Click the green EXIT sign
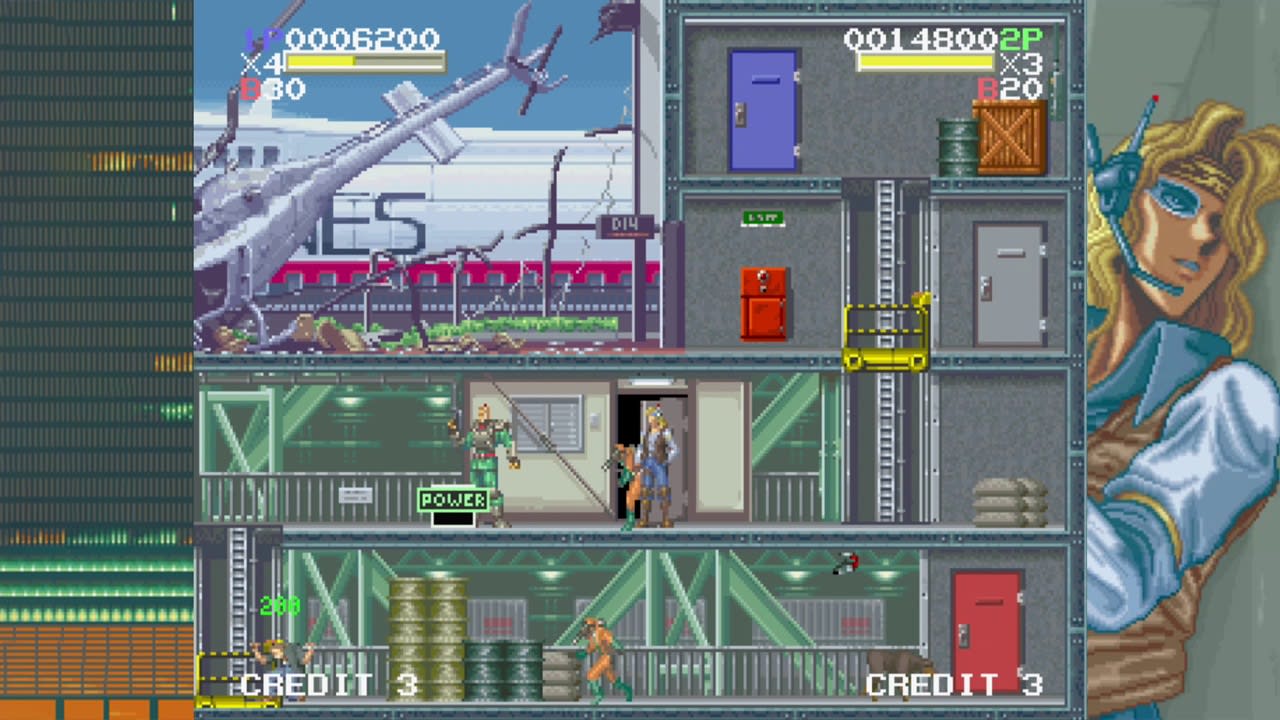Viewport: 1280px width, 720px height. [x=763, y=219]
